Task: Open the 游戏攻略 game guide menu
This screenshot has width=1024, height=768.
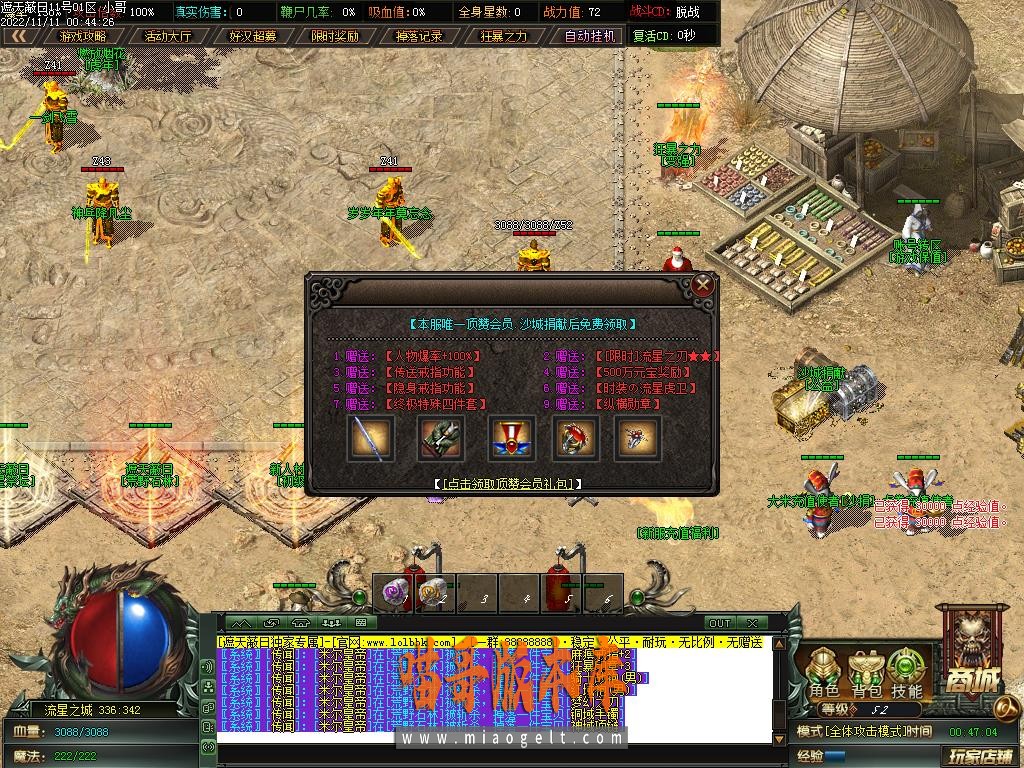Action: click(83, 36)
